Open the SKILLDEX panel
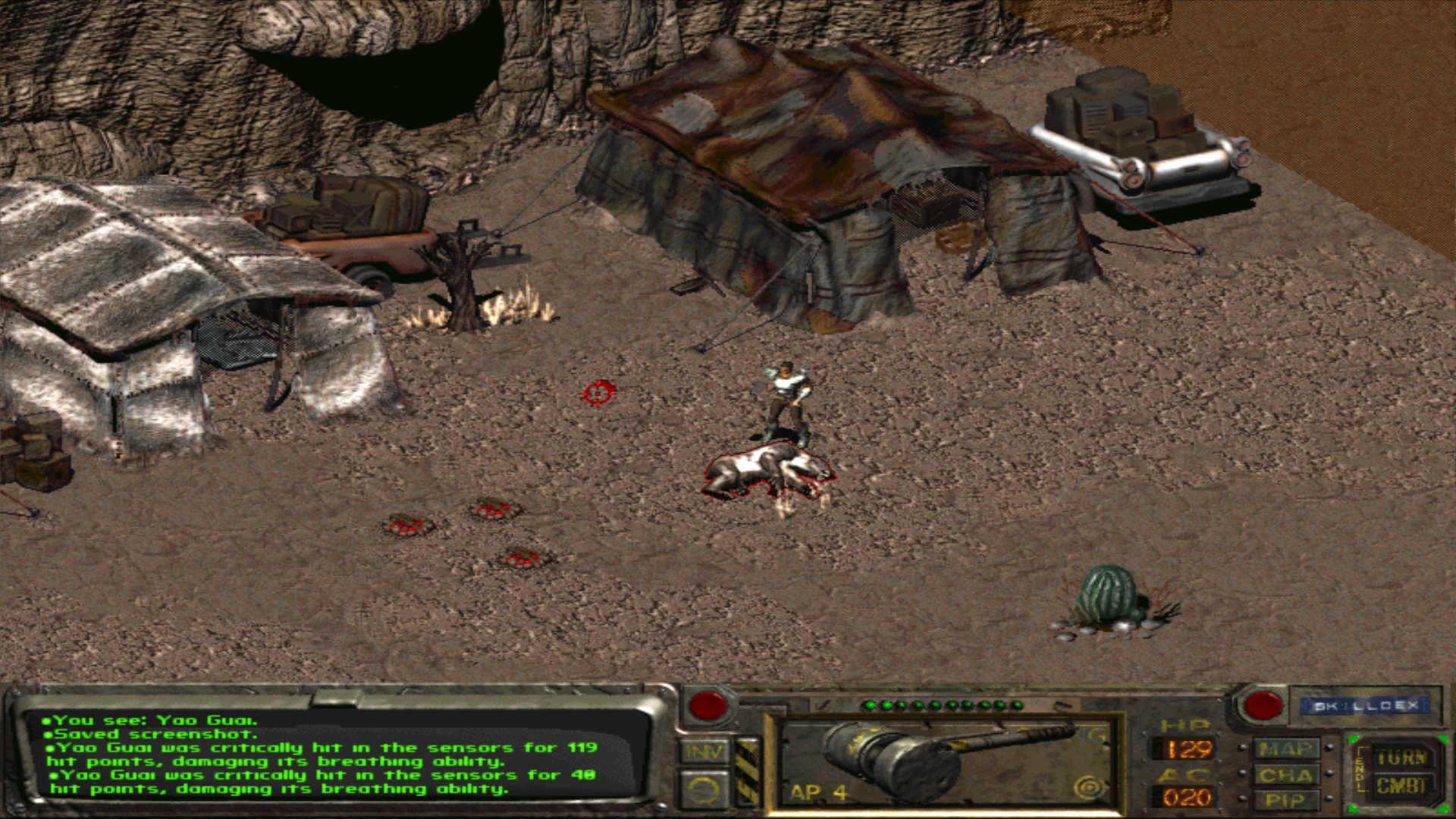The width and height of the screenshot is (1456, 819). click(x=1366, y=706)
